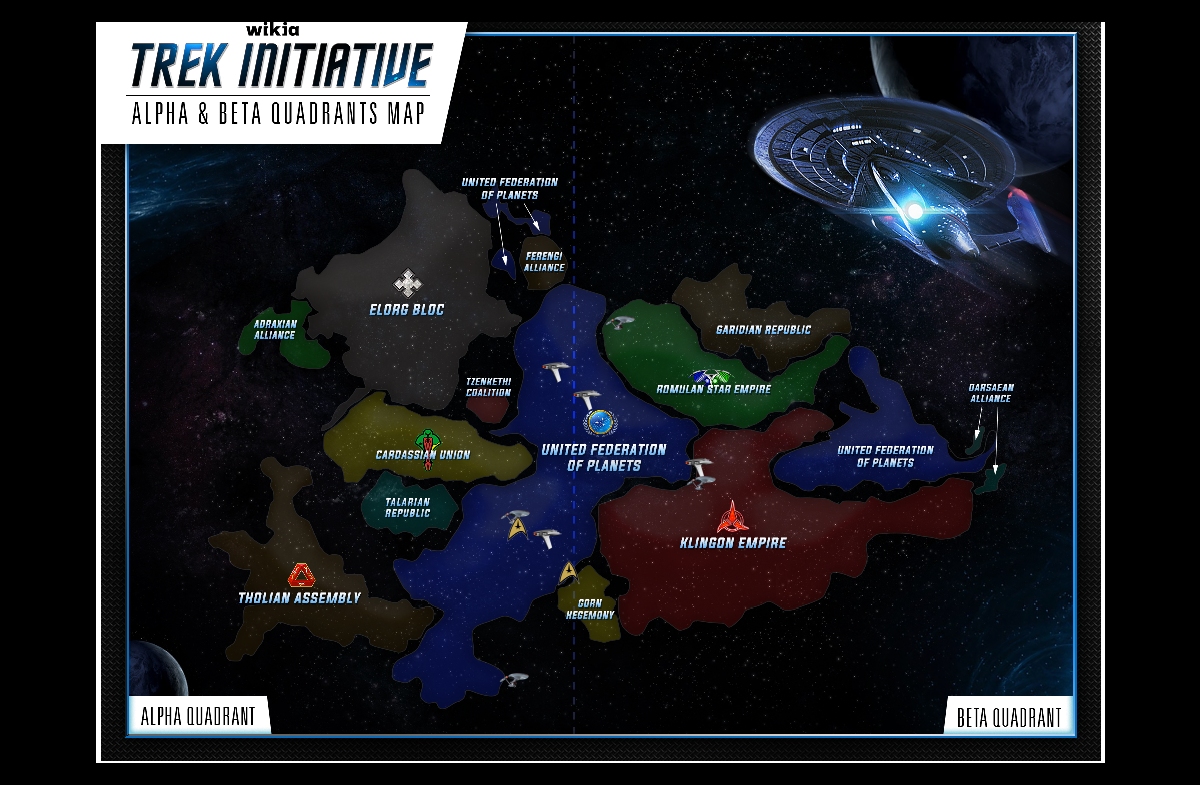Viewport: 1200px width, 785px height.
Task: Select the Cardassian Union label
Action: tap(423, 455)
